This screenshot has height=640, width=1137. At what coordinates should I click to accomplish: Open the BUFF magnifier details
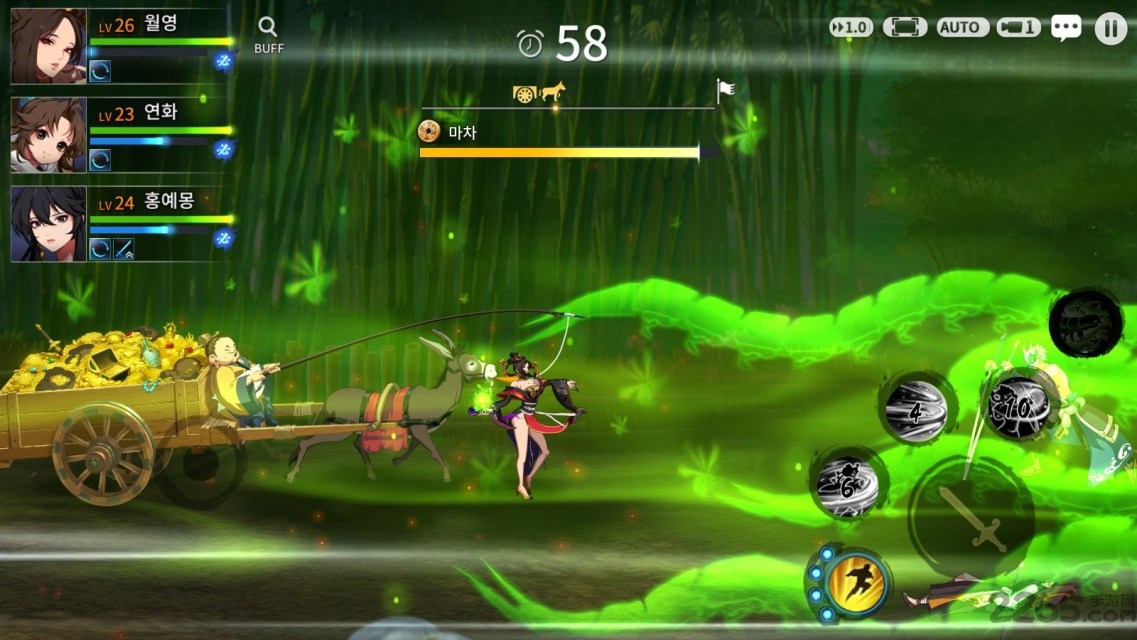[x=268, y=33]
